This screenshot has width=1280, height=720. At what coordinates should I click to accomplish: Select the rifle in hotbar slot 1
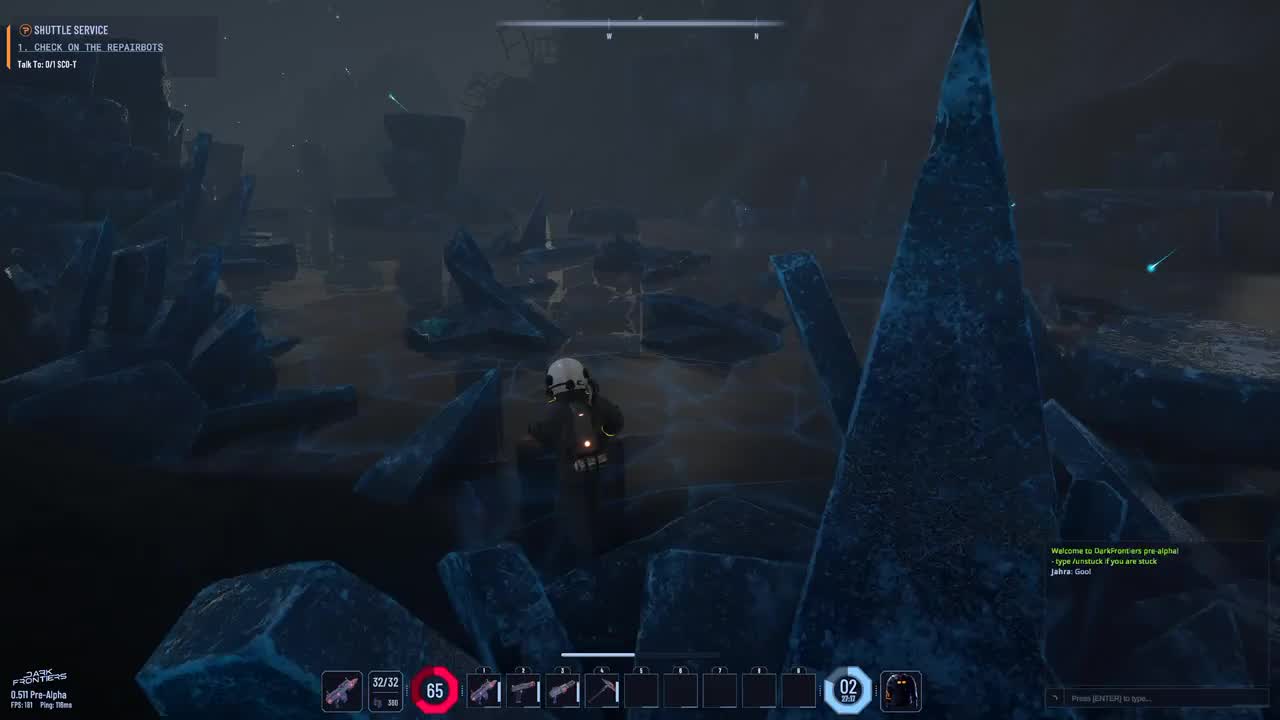(484, 691)
